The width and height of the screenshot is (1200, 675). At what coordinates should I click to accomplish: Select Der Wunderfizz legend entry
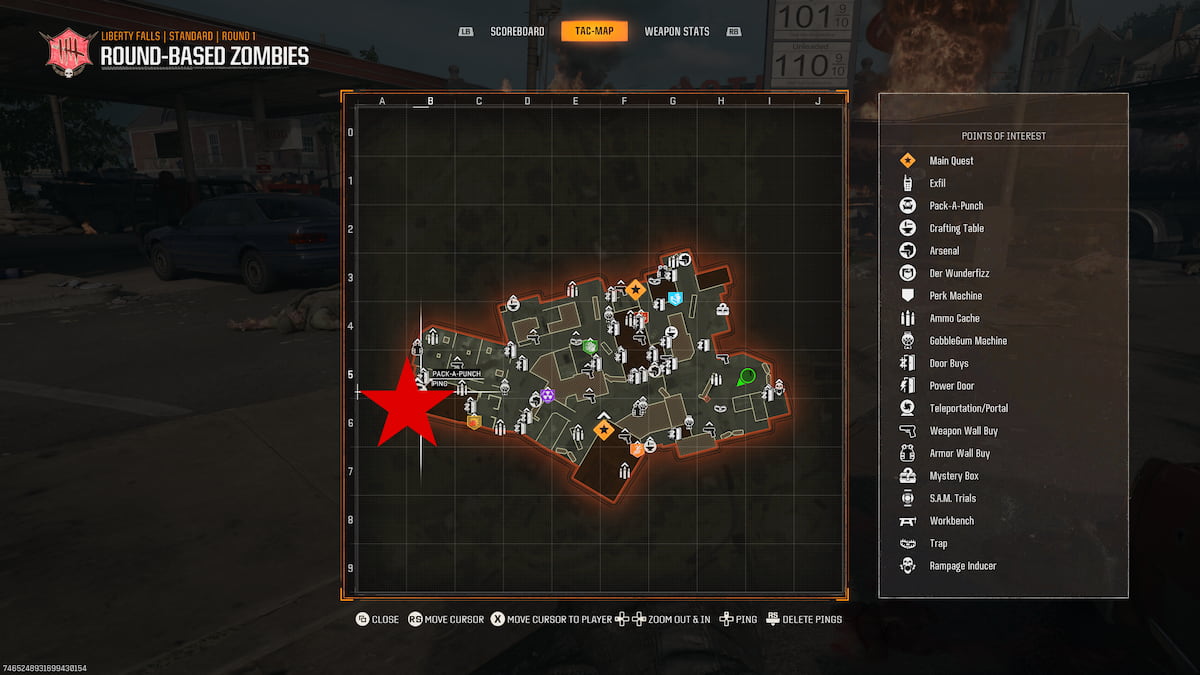coord(959,273)
